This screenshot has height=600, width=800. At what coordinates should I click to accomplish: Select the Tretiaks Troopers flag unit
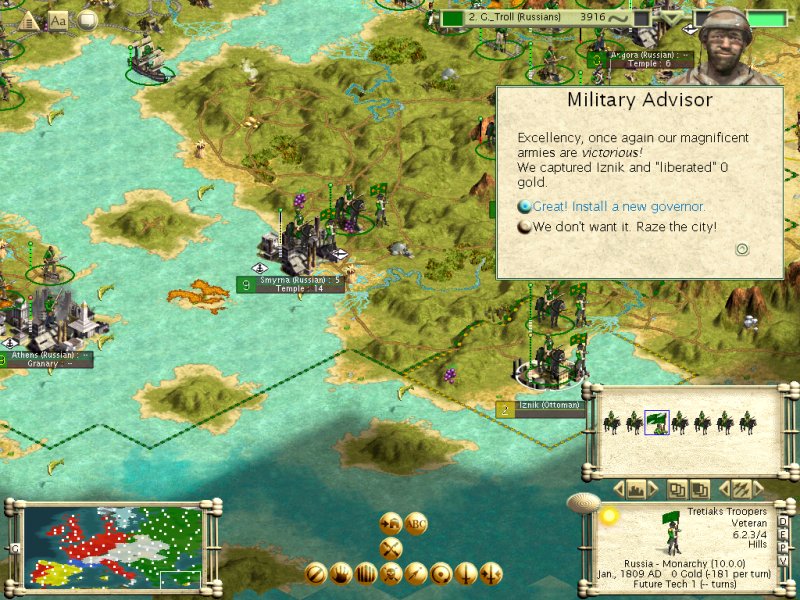click(x=656, y=423)
